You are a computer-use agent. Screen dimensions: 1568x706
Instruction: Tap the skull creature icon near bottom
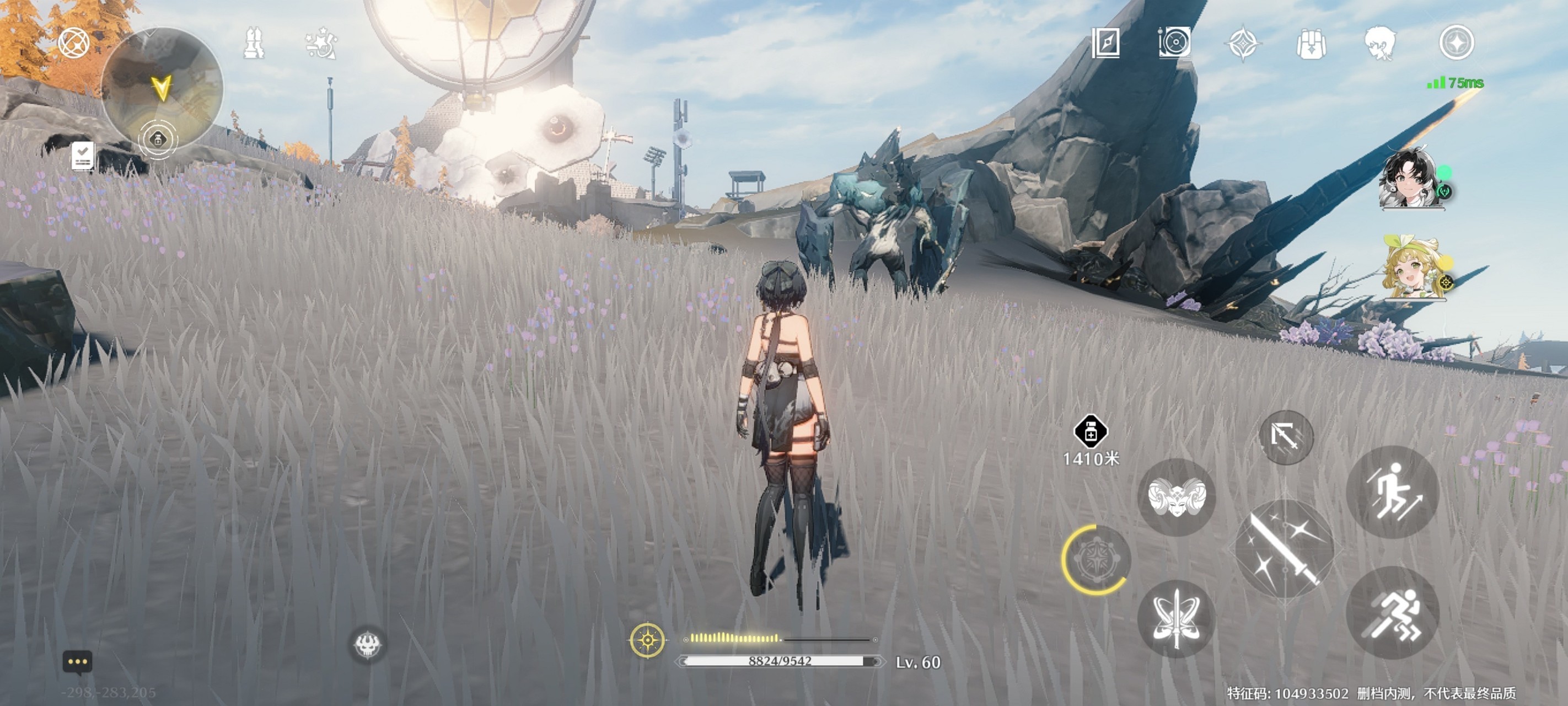coord(367,644)
